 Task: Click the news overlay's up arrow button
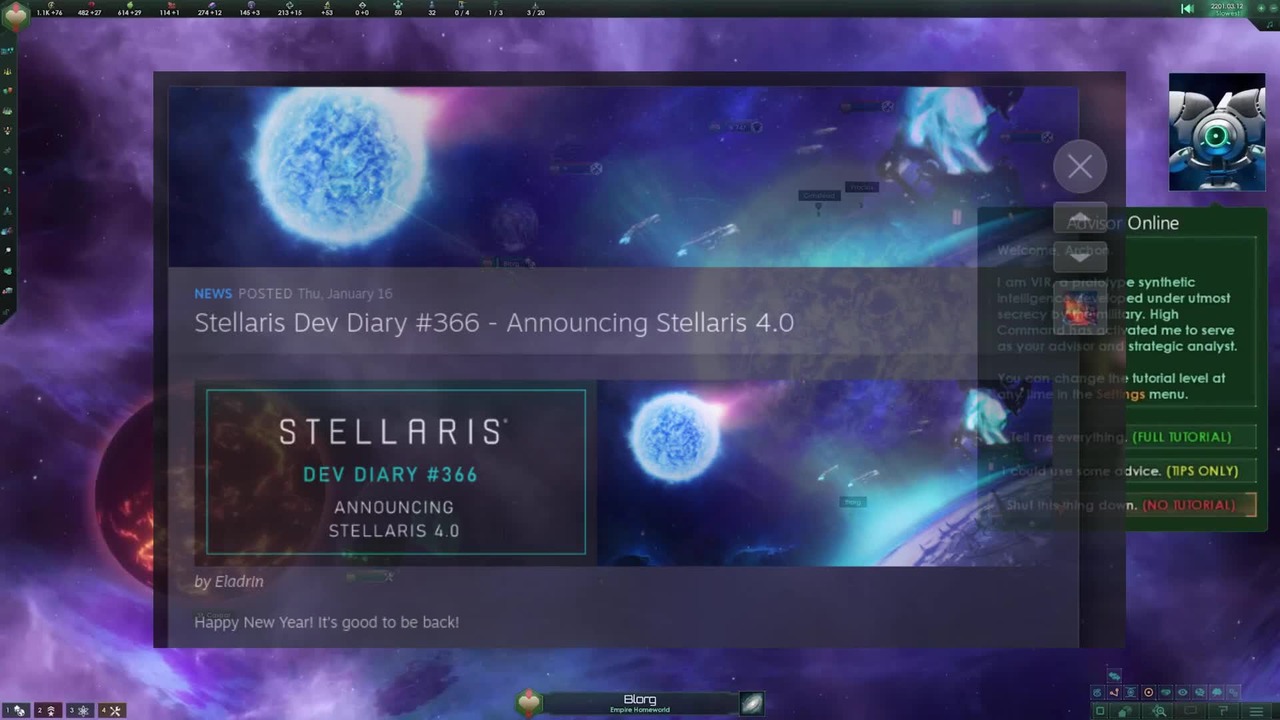pos(1080,220)
